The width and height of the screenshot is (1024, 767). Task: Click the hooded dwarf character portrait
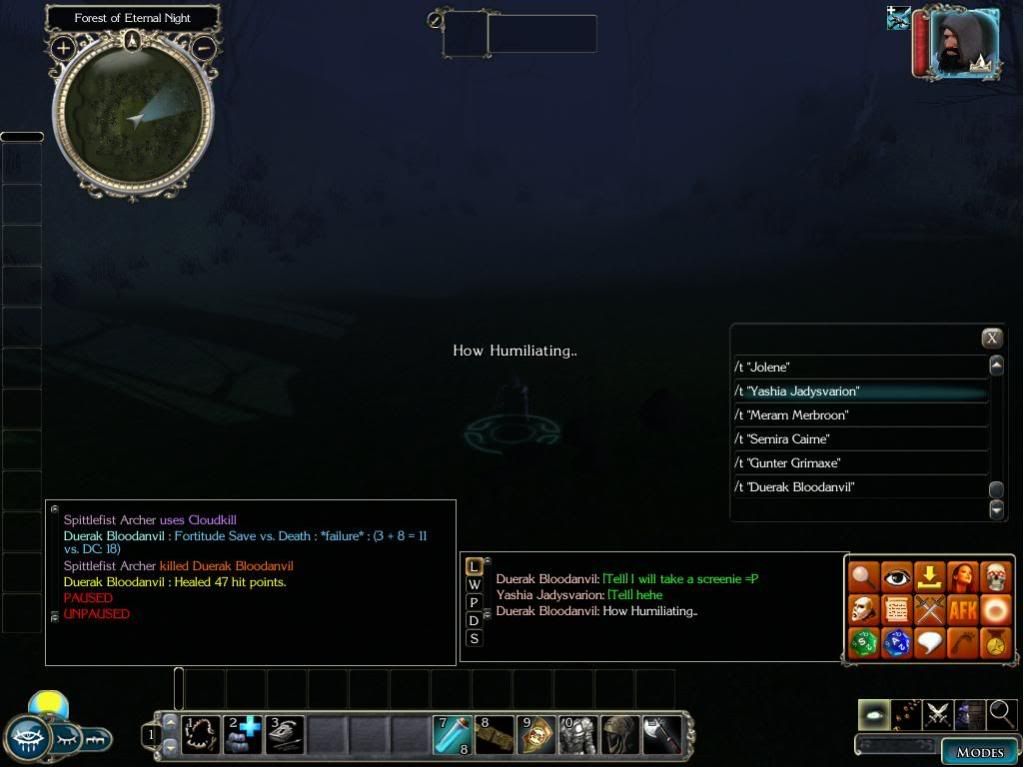[963, 41]
